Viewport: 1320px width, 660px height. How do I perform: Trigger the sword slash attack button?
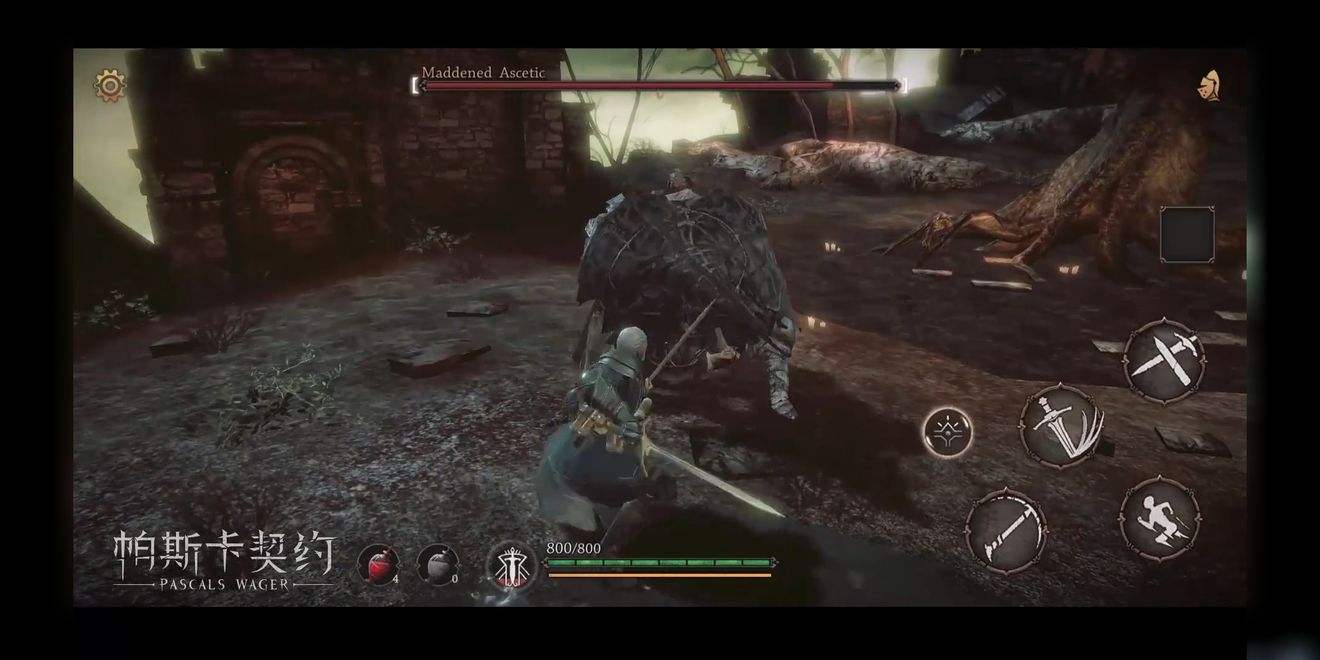(x=1062, y=427)
